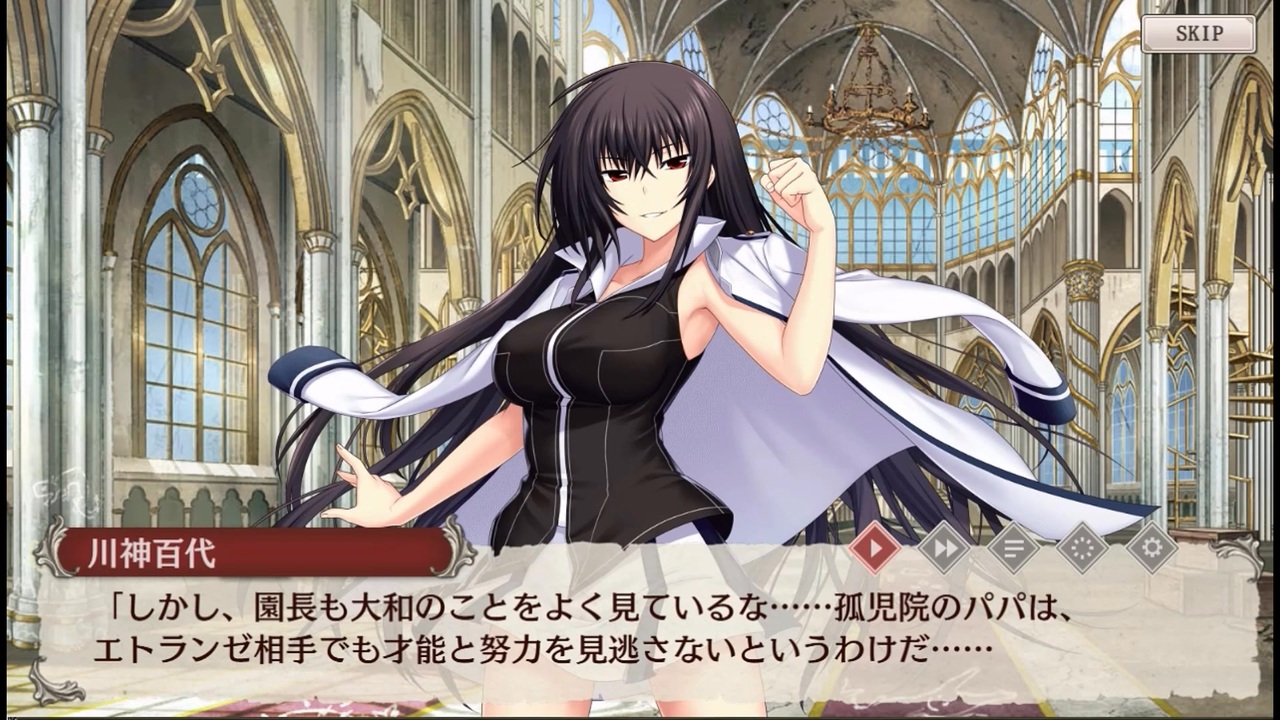1280x720 pixels.
Task: Activate the fast-forward skip icon
Action: pos(943,548)
